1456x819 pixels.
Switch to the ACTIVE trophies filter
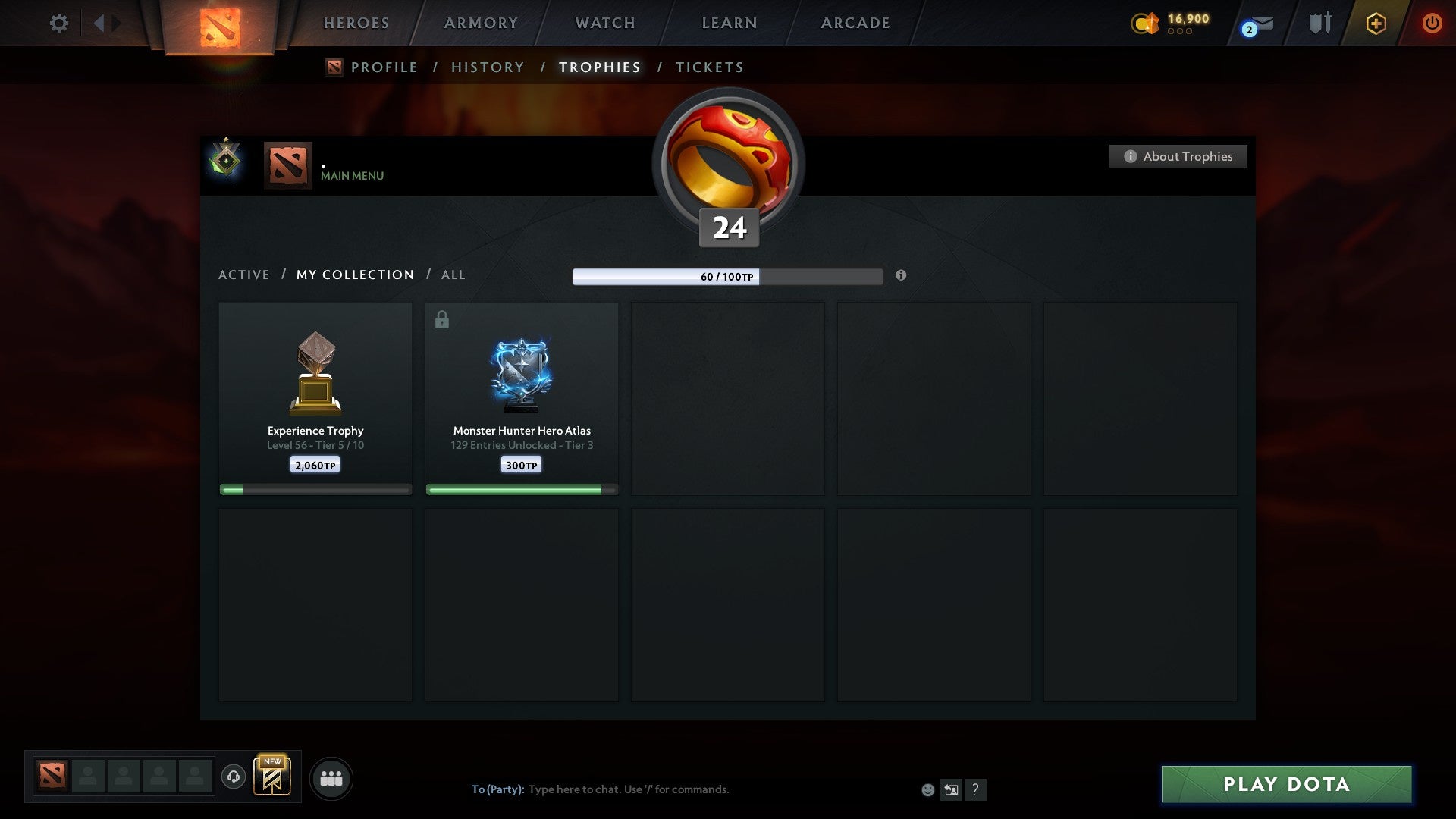244,275
